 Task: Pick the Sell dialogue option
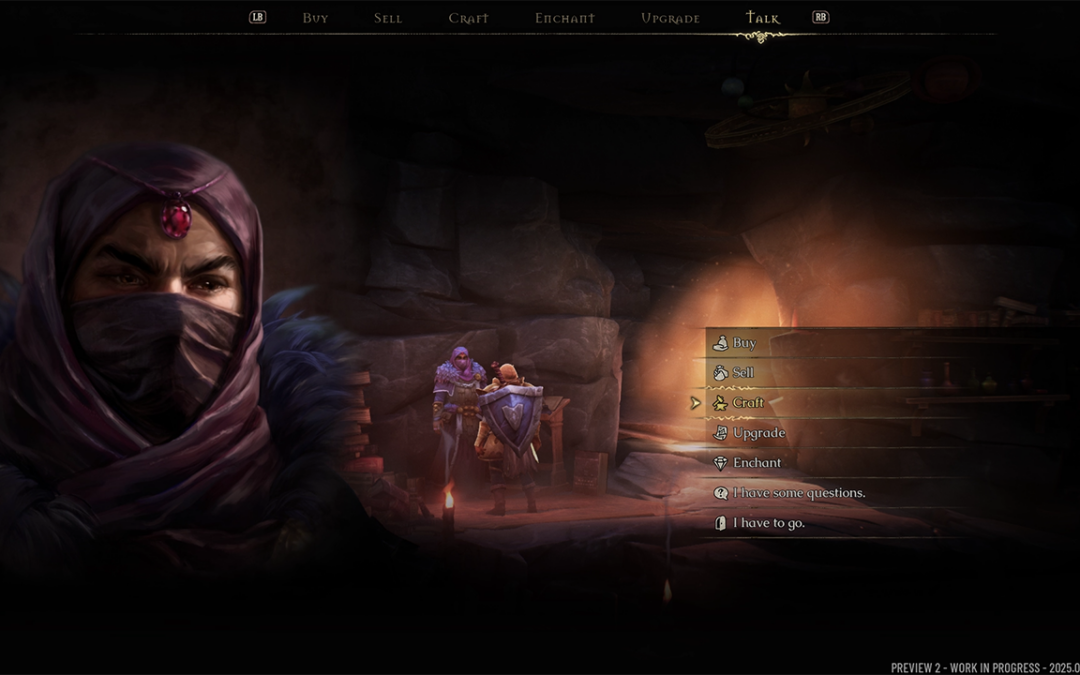click(x=743, y=373)
